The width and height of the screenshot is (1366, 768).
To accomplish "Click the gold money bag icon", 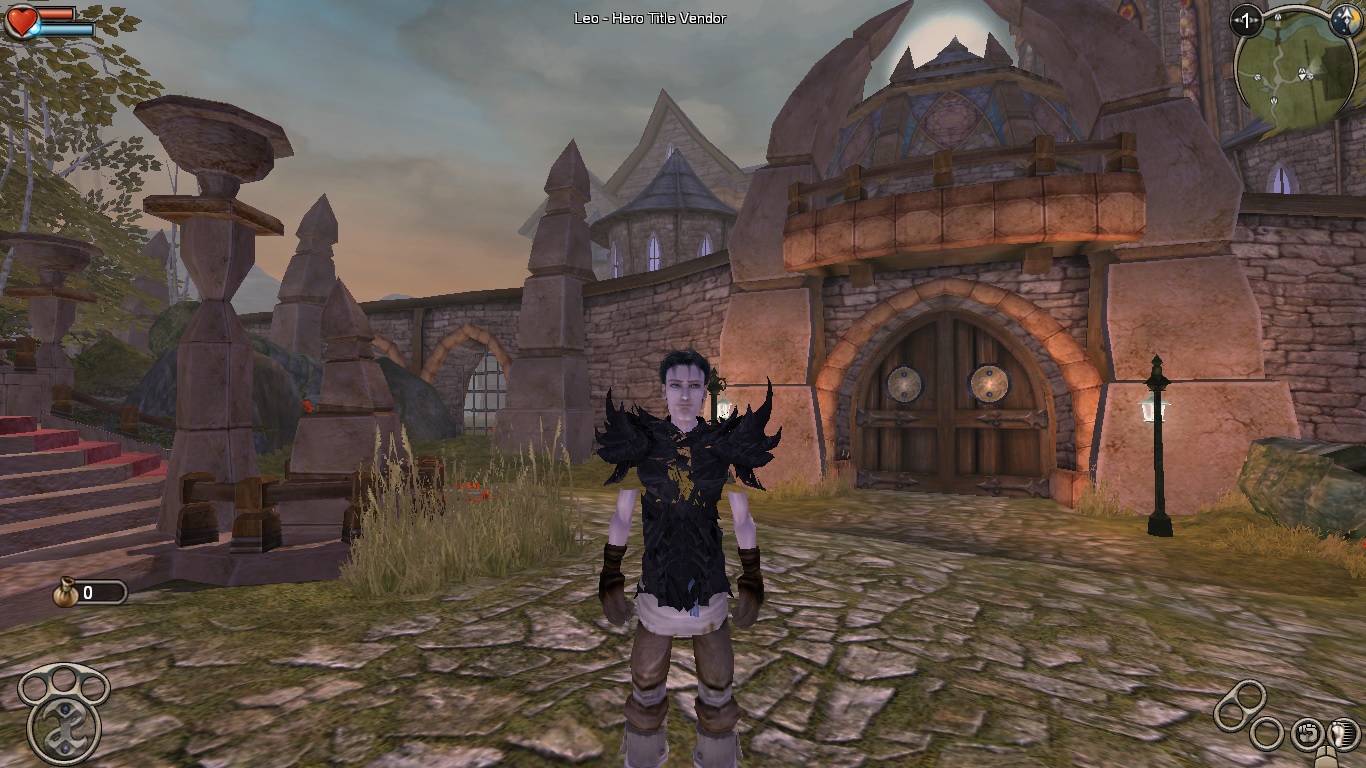I will (x=66, y=593).
